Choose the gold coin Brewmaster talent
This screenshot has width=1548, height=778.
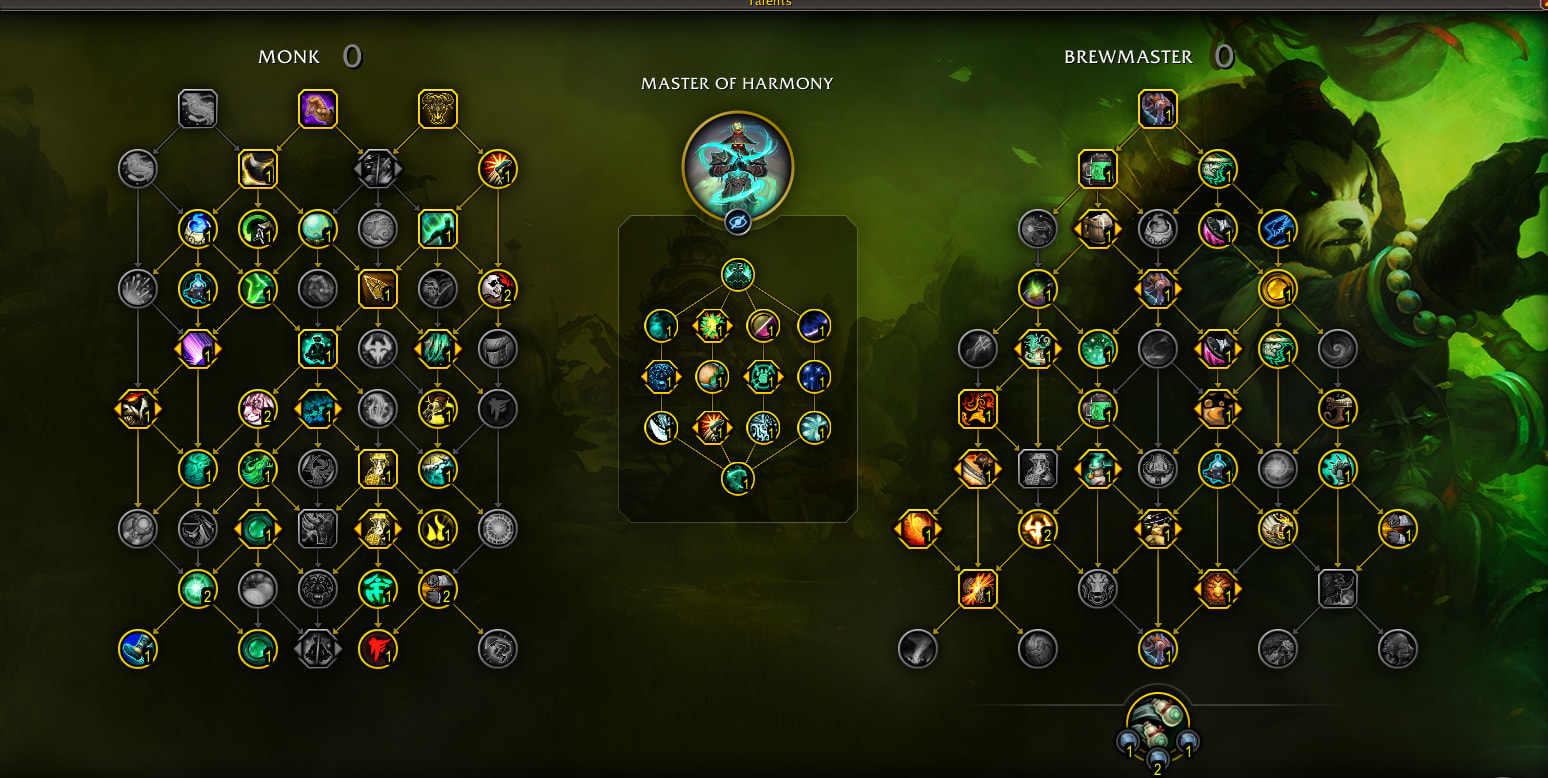pos(1277,289)
